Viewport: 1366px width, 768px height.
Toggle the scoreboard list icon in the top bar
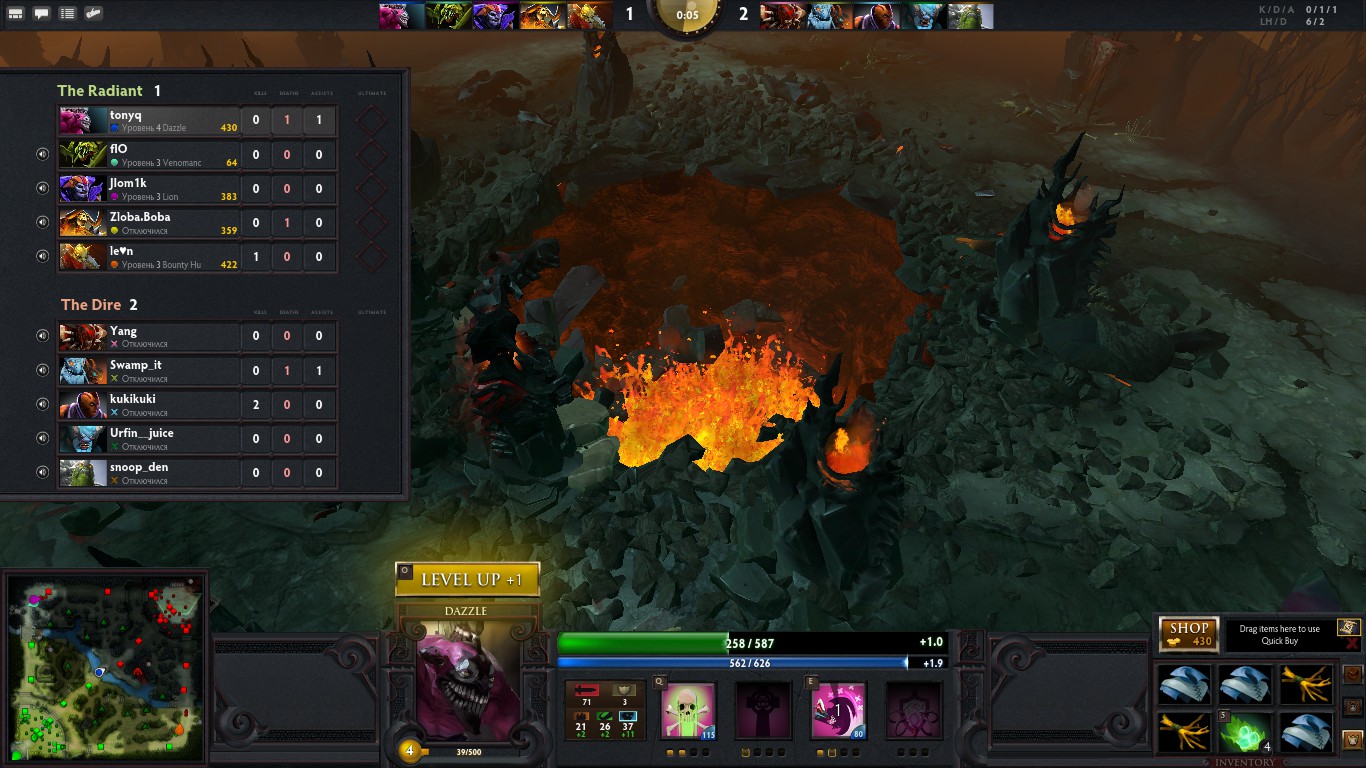[x=67, y=14]
